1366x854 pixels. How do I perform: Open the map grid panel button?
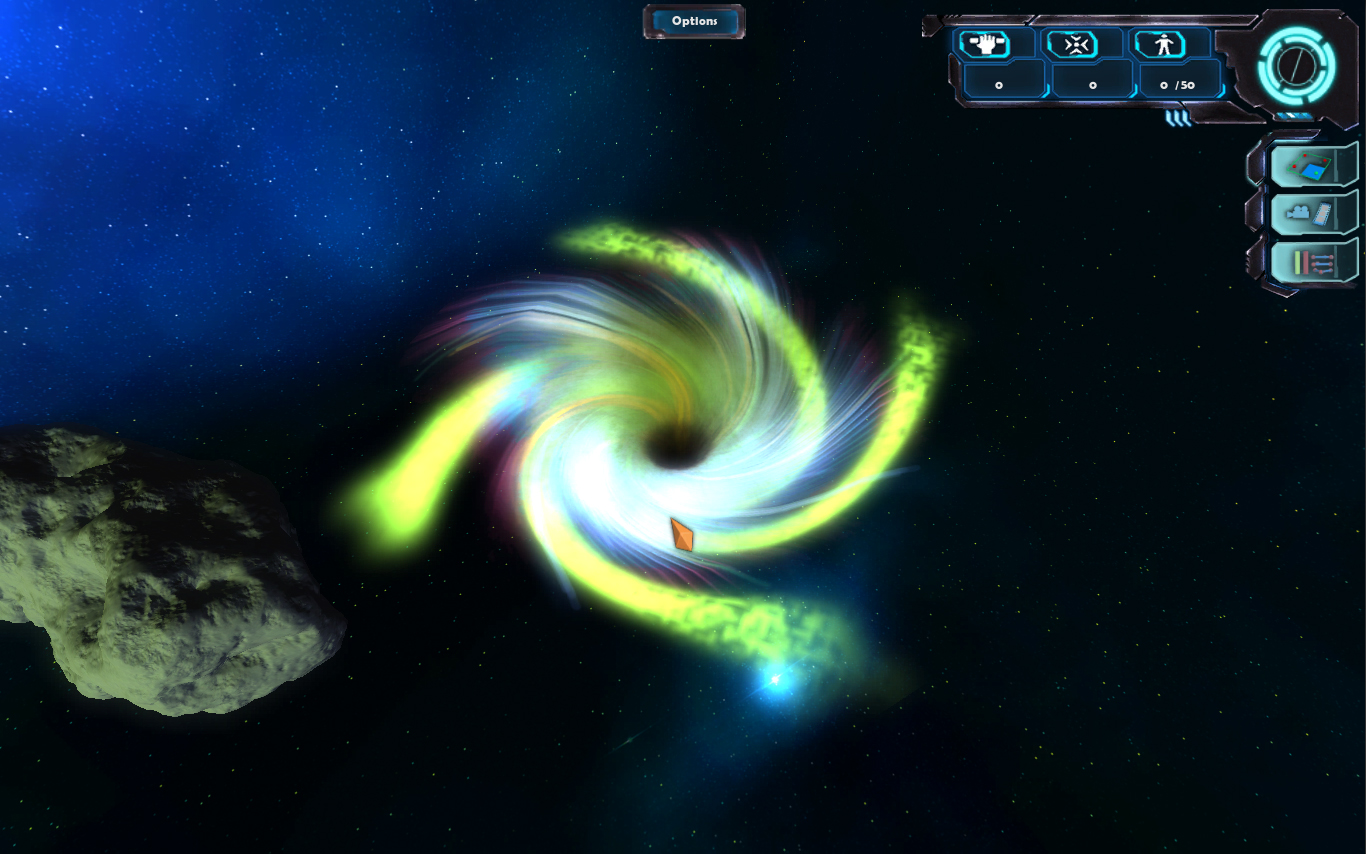coord(1313,165)
